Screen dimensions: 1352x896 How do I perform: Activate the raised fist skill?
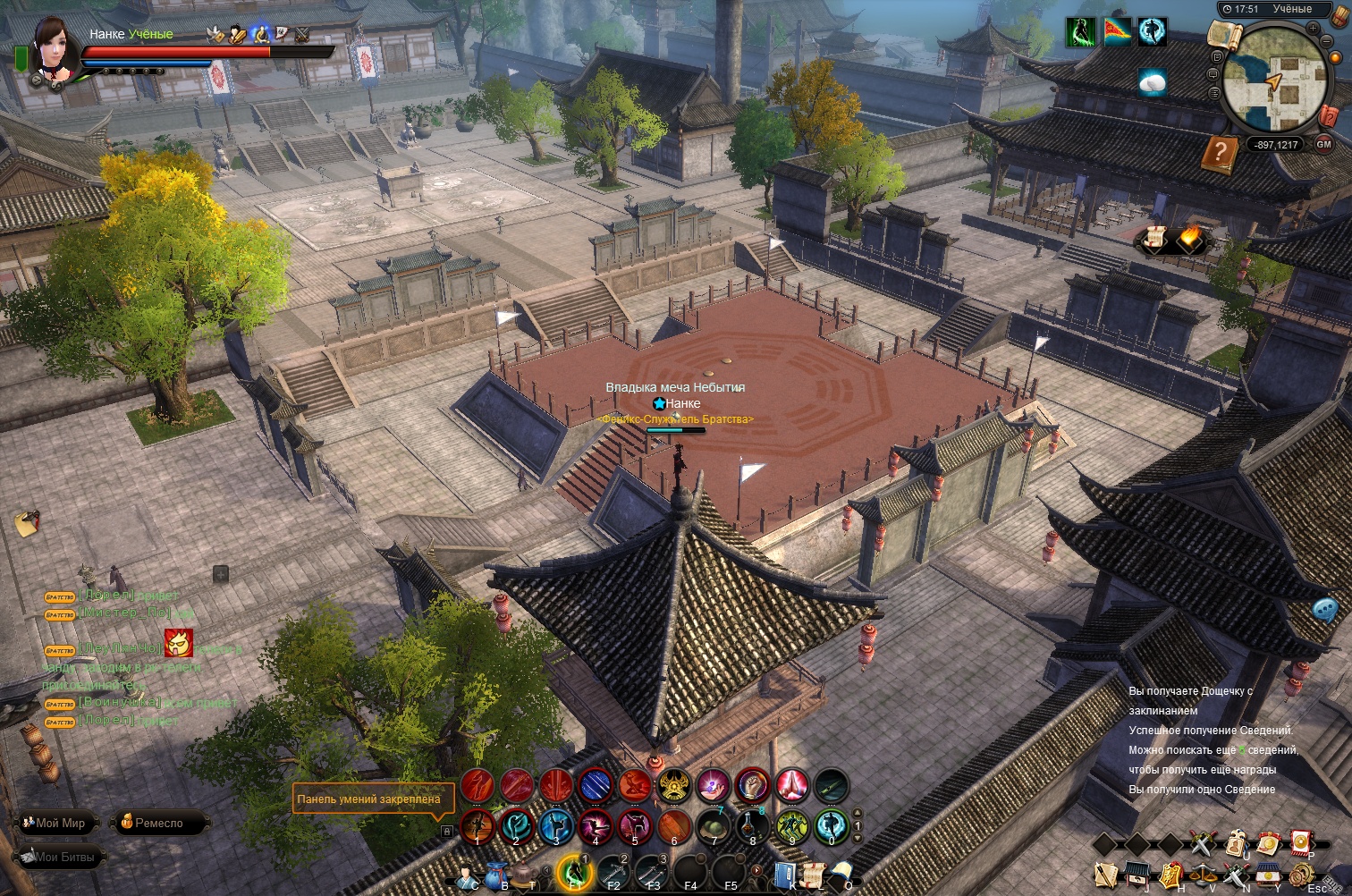(752, 786)
